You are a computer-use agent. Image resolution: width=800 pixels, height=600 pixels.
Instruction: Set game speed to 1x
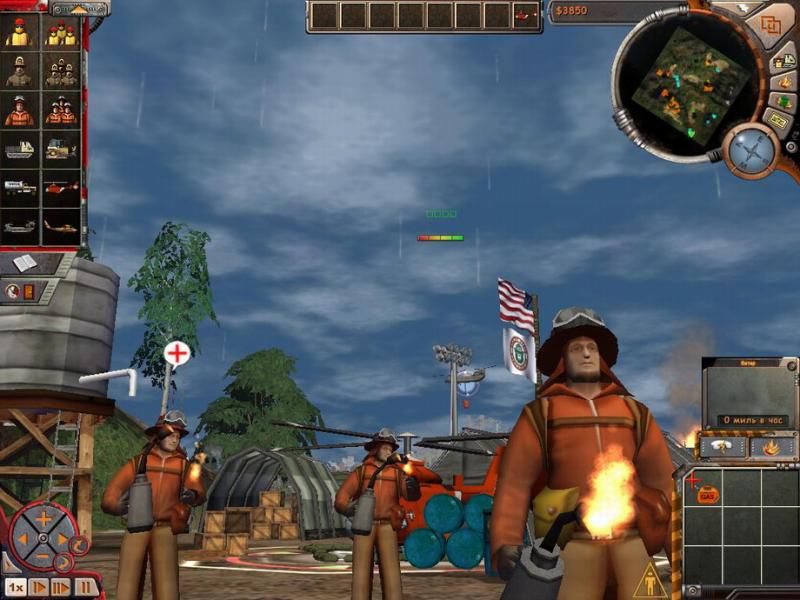point(15,587)
